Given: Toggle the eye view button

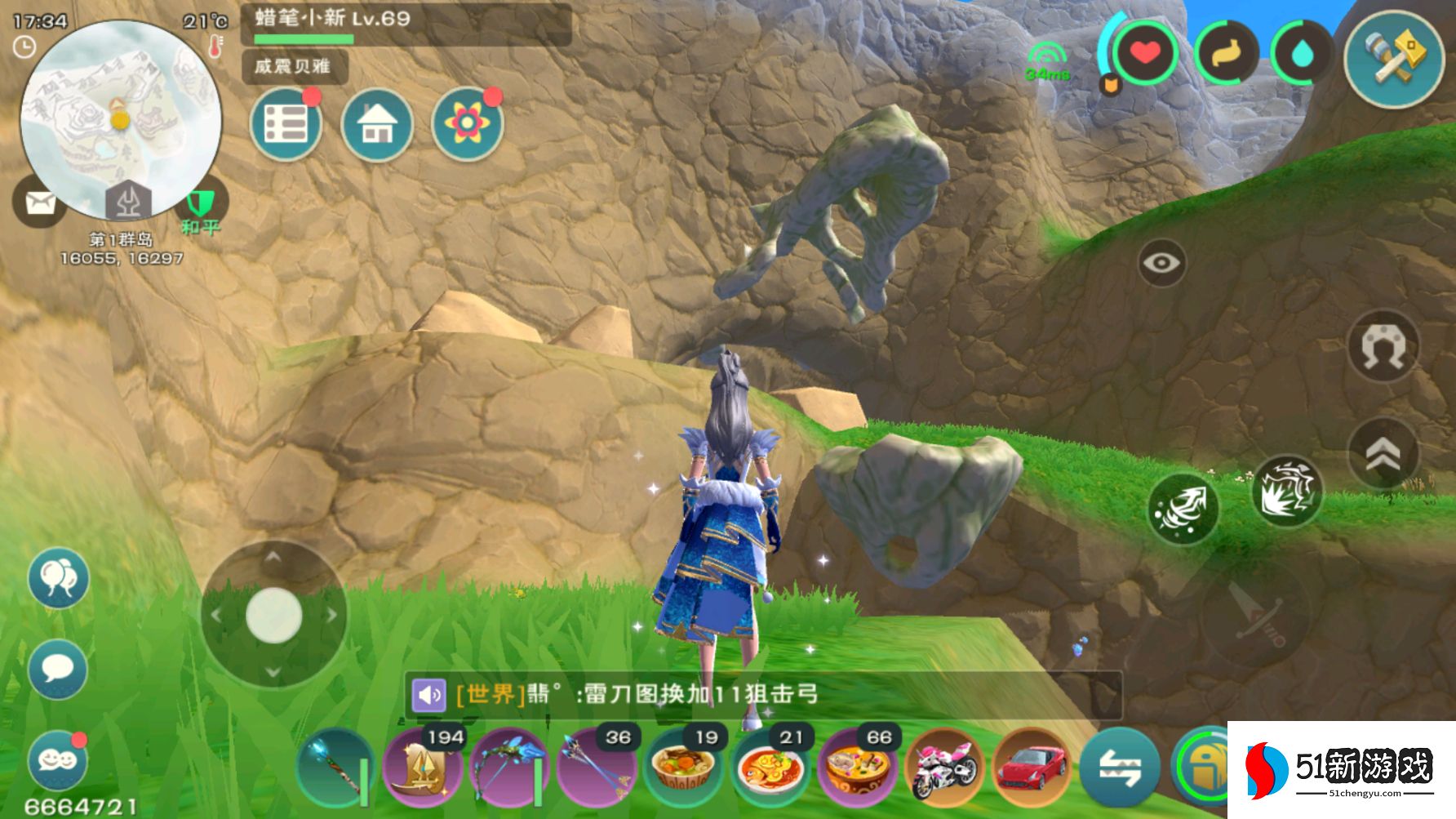Looking at the screenshot, I should tap(1161, 263).
